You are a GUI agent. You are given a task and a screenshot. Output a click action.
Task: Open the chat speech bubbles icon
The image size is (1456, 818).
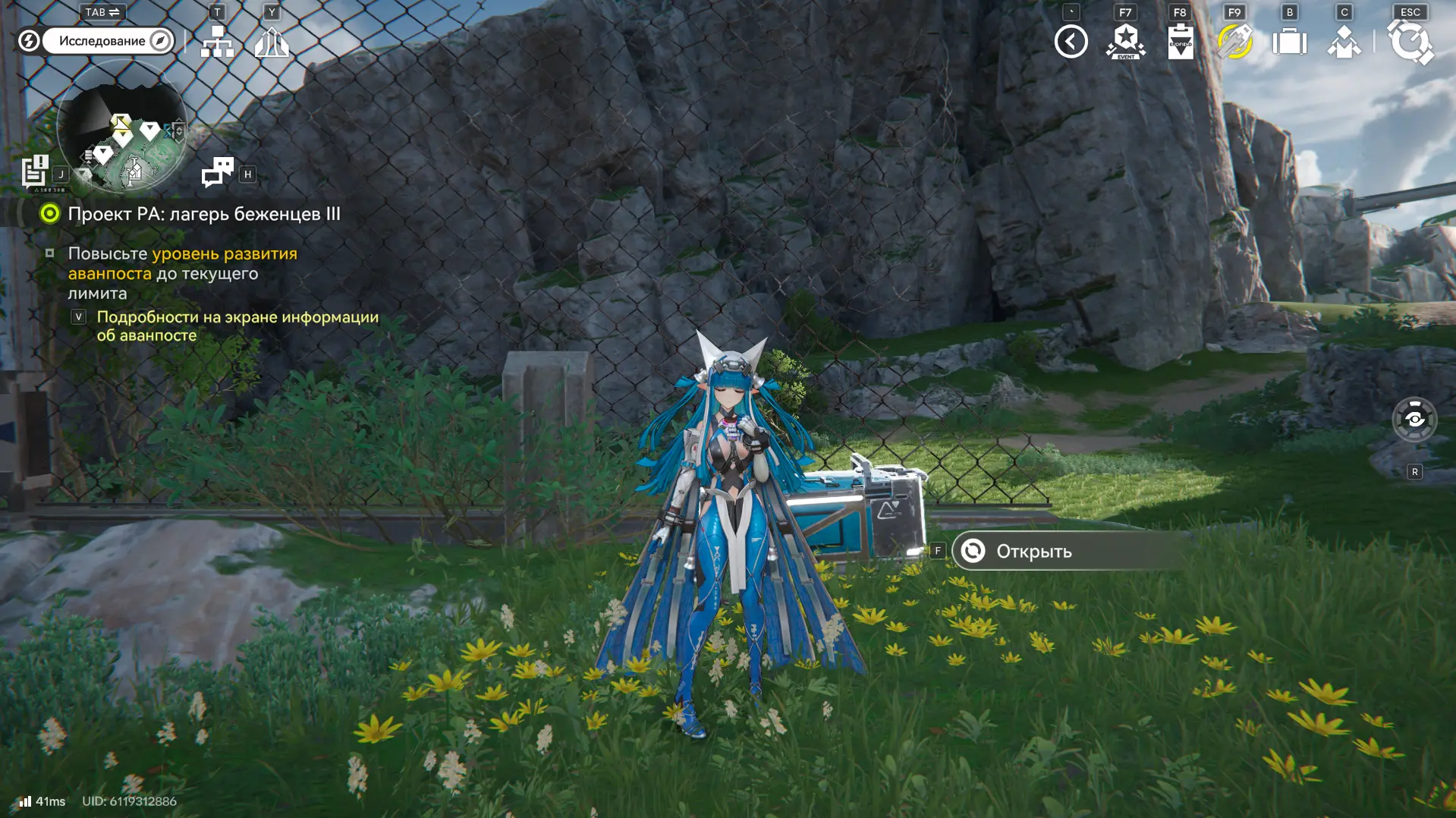pyautogui.click(x=218, y=172)
